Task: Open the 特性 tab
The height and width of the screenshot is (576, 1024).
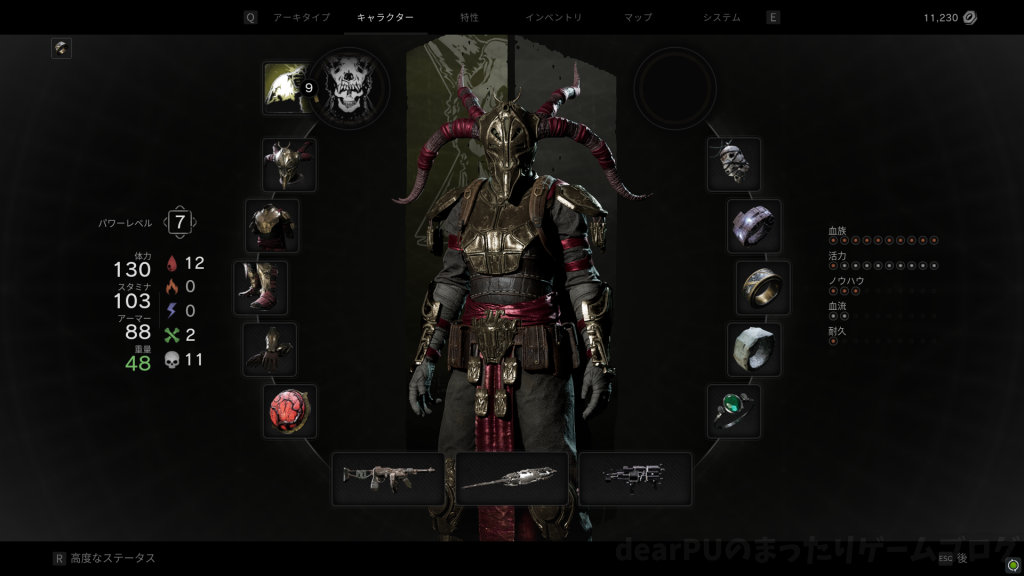Action: point(469,17)
